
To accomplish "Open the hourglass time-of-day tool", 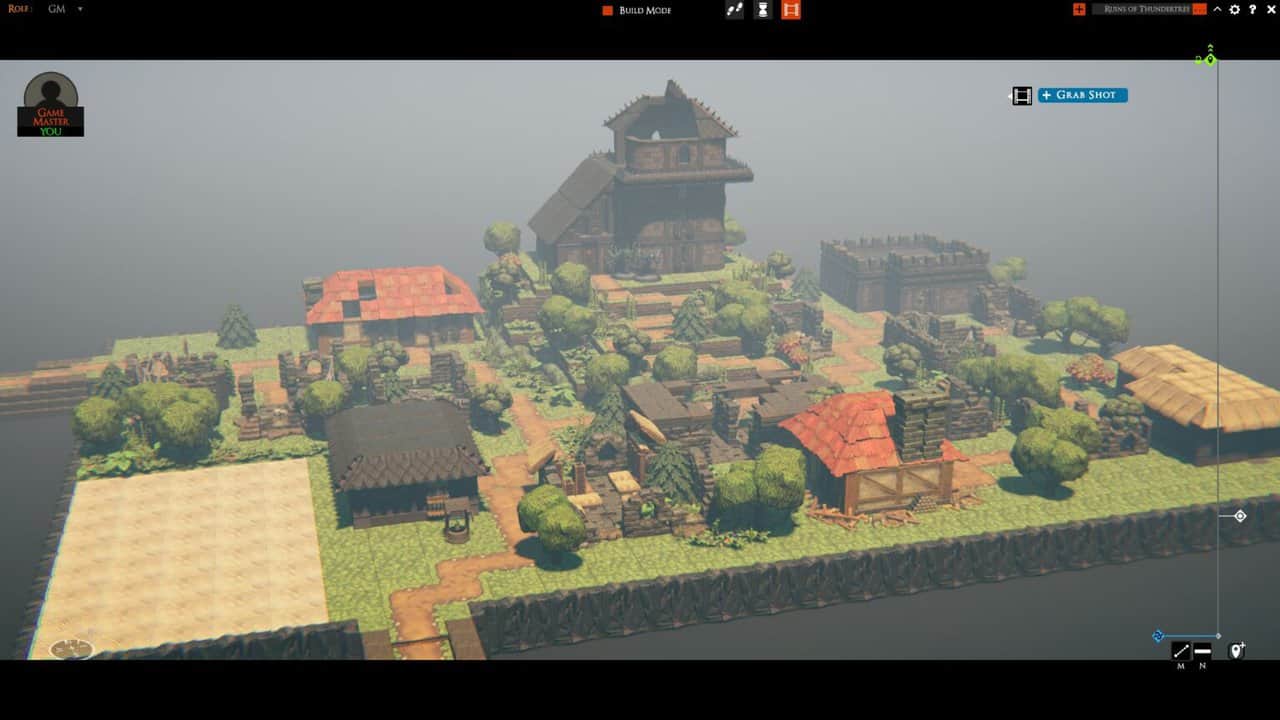I will click(762, 10).
